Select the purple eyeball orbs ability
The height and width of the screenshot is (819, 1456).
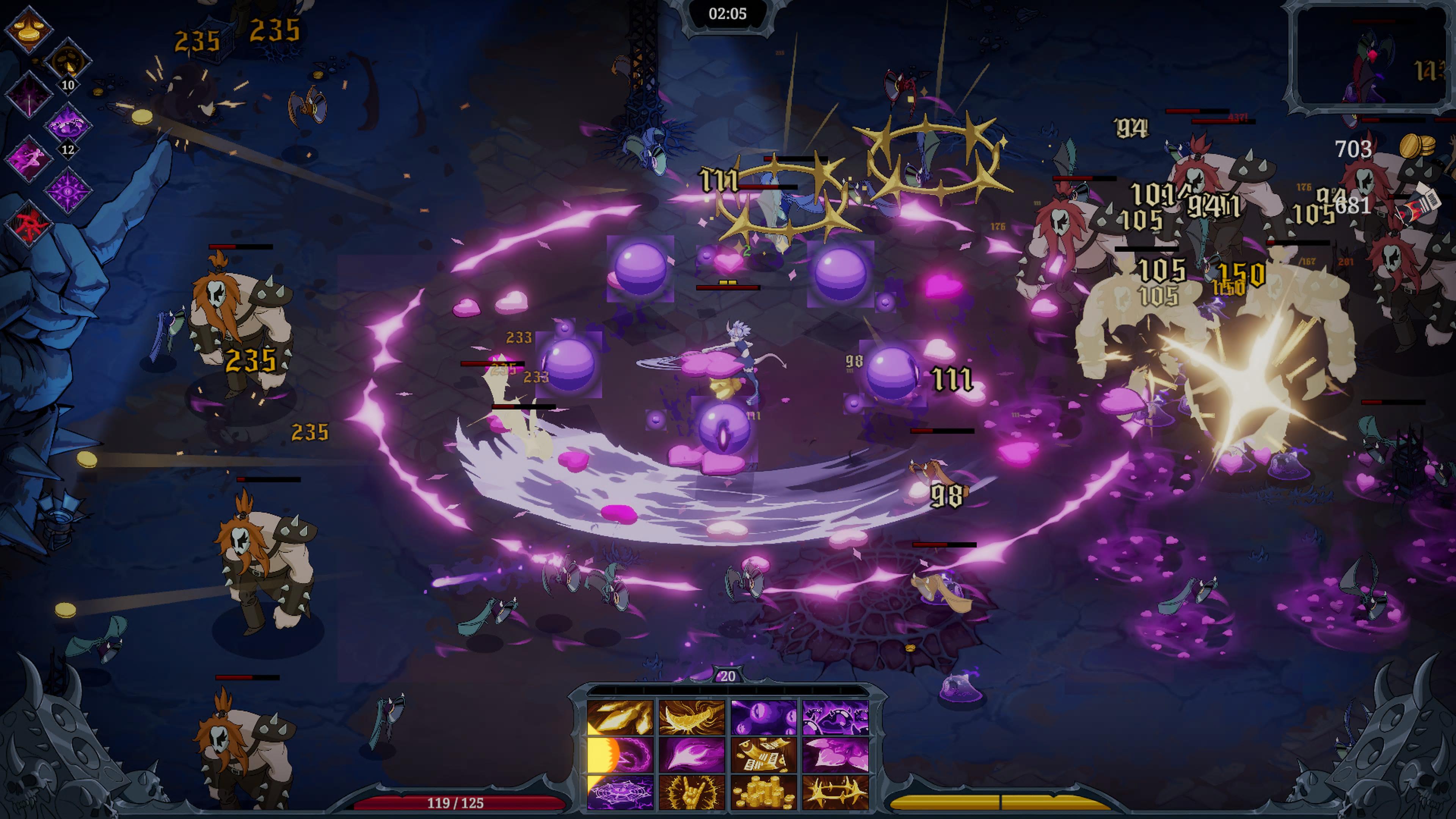pyautogui.click(x=764, y=717)
